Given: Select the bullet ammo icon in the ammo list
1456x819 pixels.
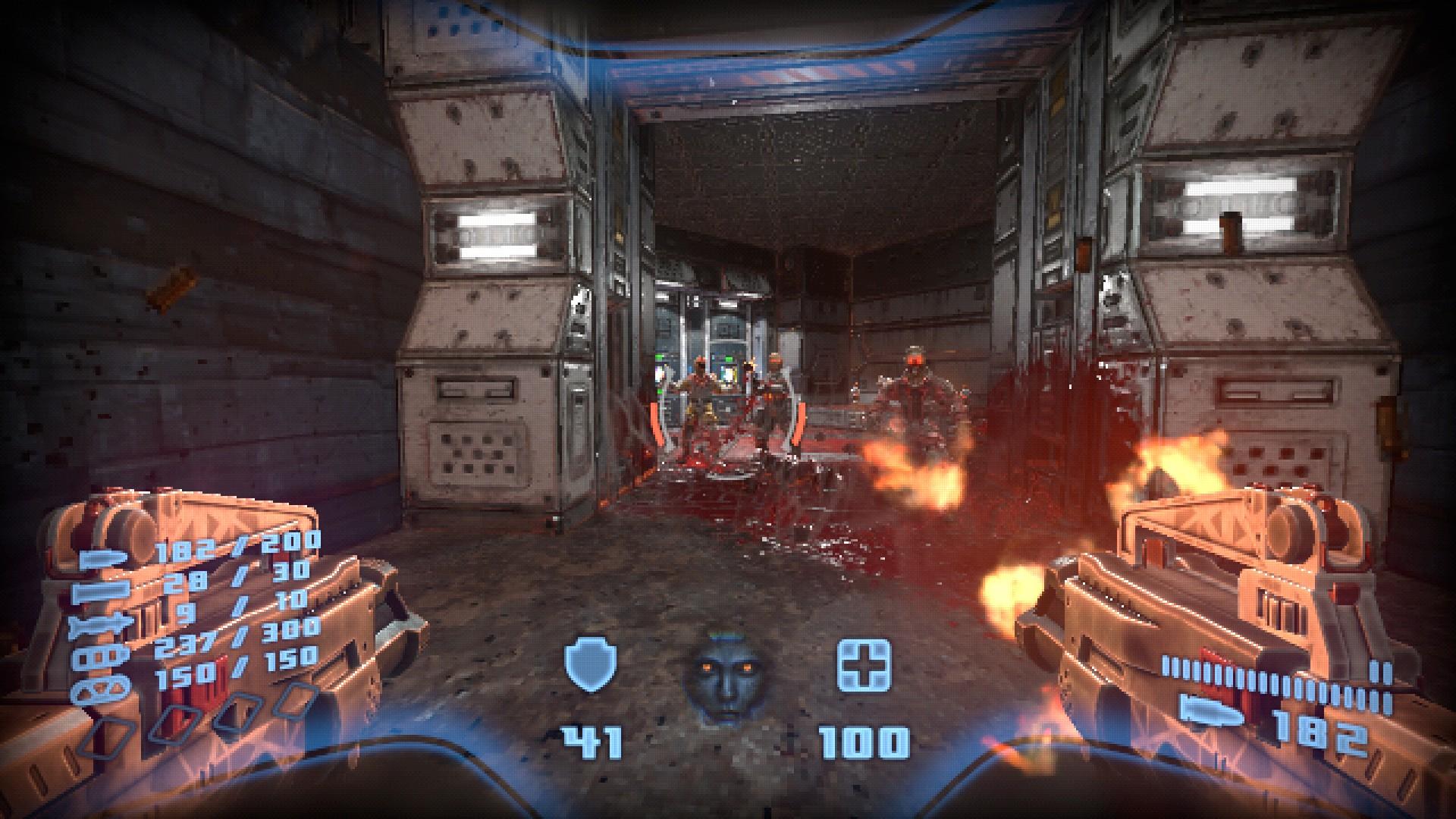Looking at the screenshot, I should 103,560.
